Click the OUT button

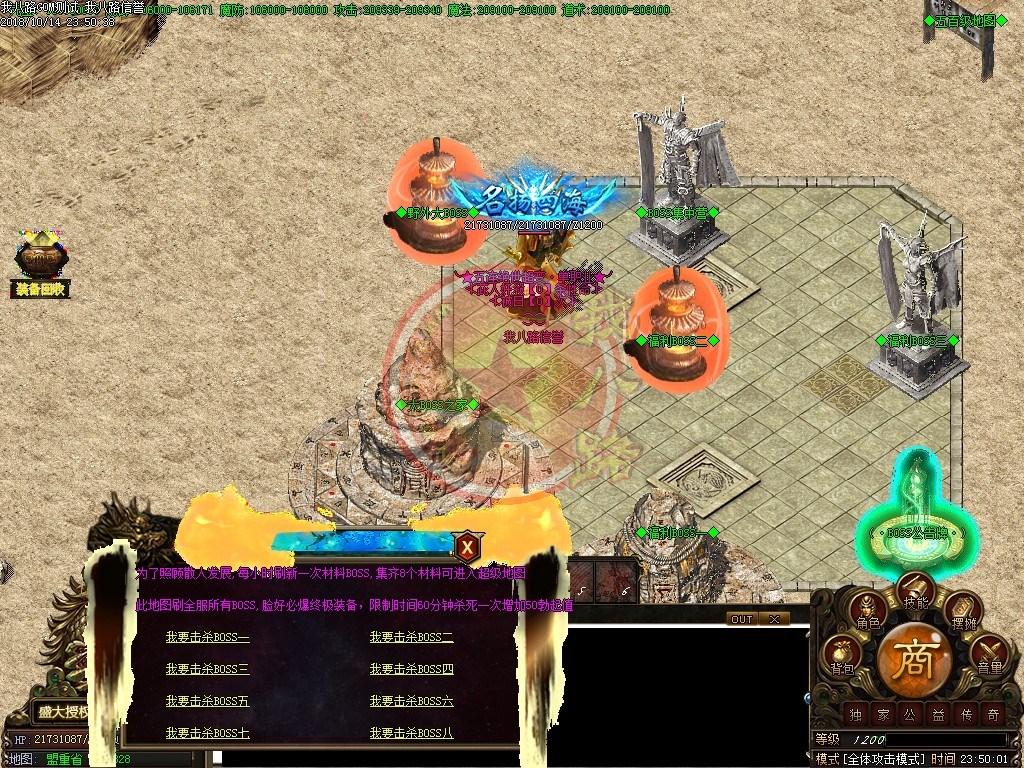click(741, 619)
